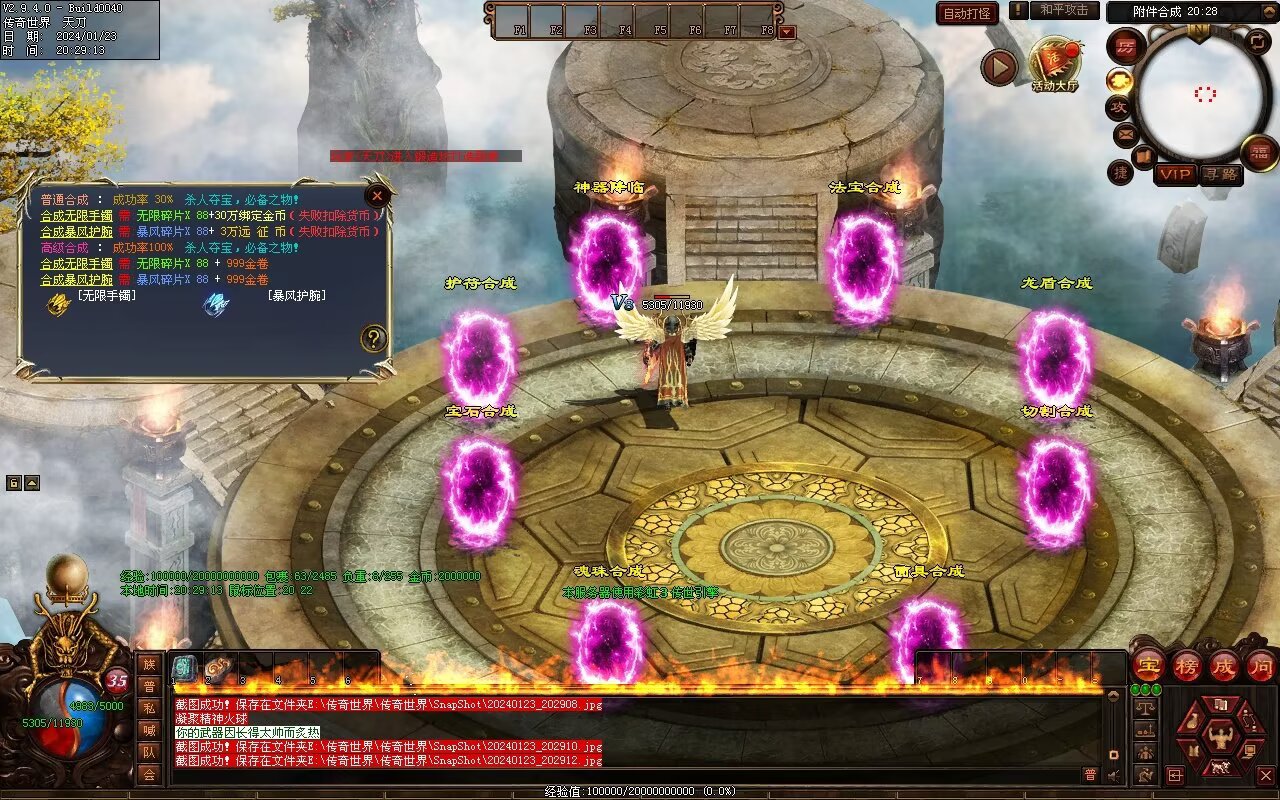Open the 活动大厅 activity hall

(x=1054, y=64)
